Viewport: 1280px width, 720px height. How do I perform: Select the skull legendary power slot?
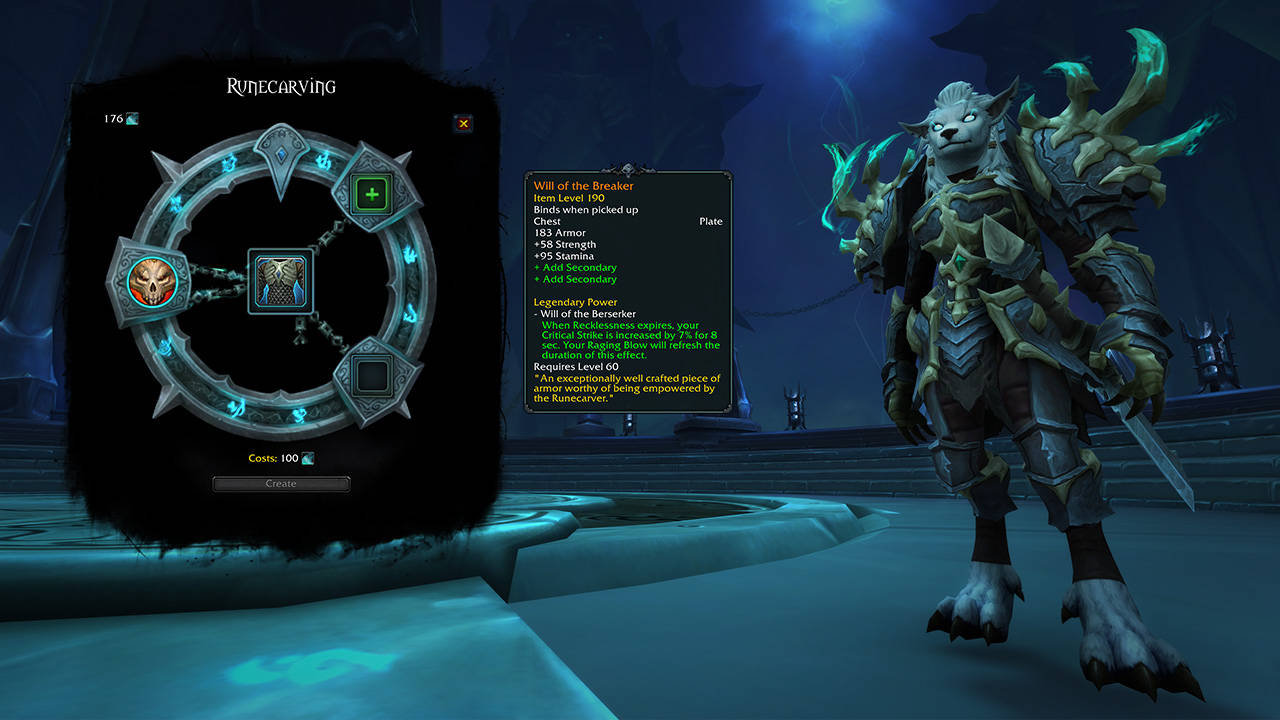point(152,283)
